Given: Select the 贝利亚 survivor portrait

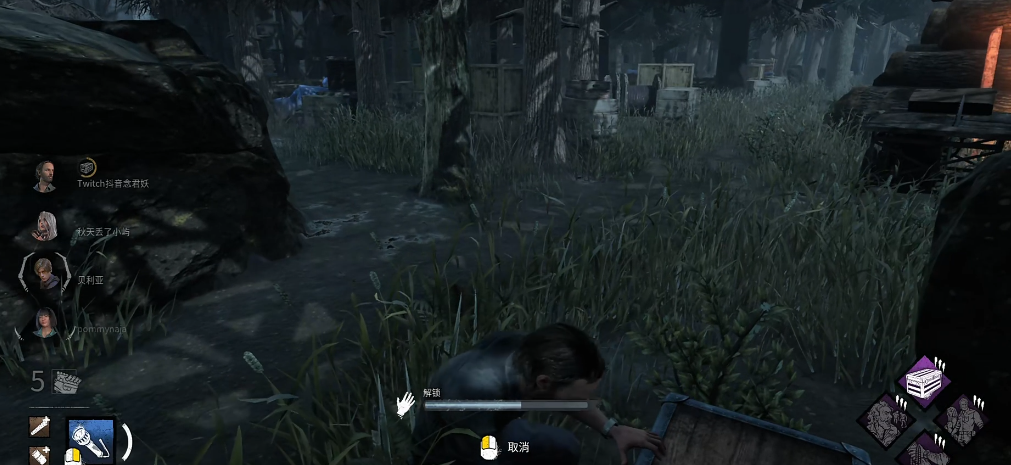Looking at the screenshot, I should [x=46, y=274].
